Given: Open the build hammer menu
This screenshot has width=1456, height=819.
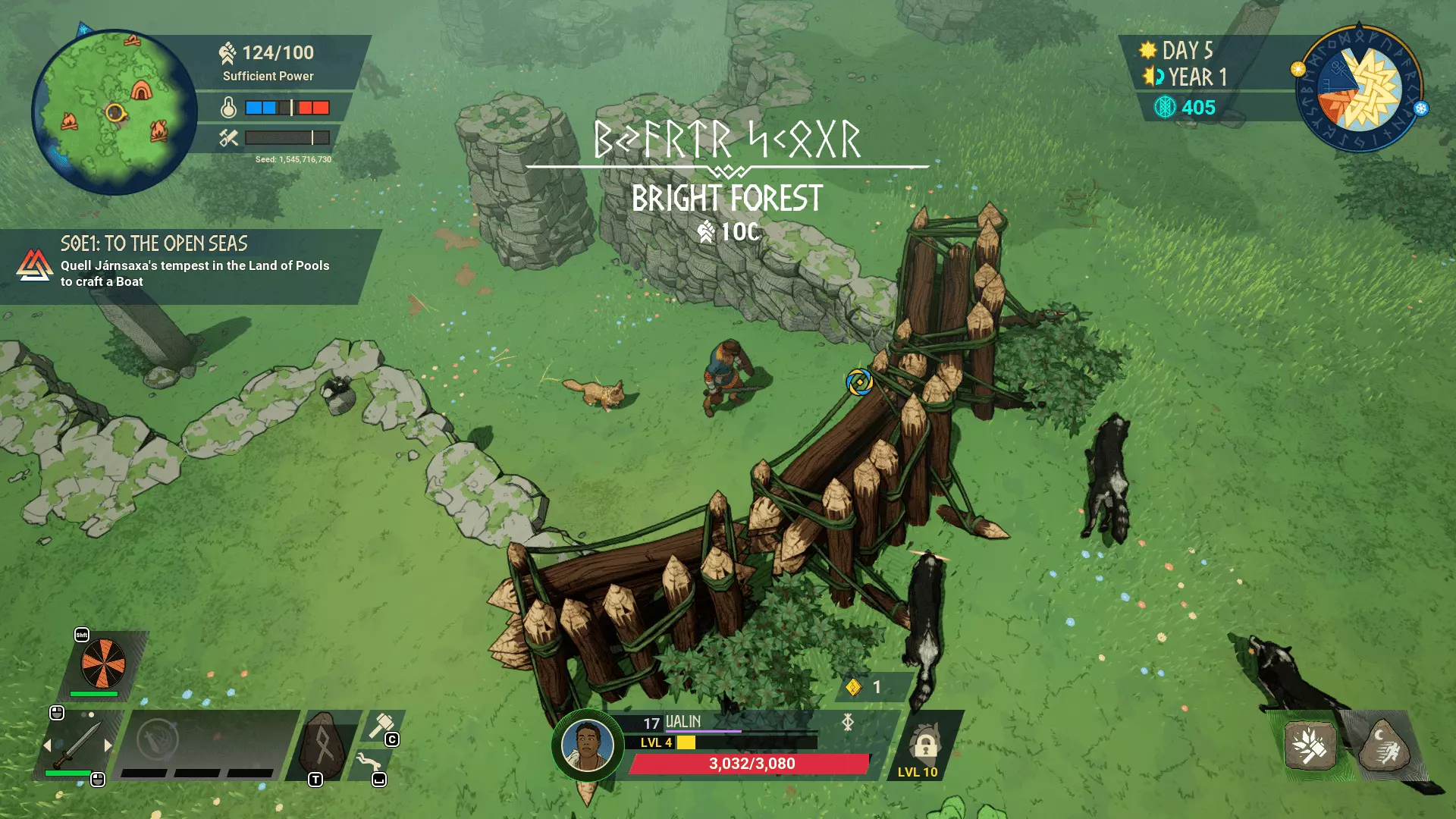Looking at the screenshot, I should click(x=381, y=726).
